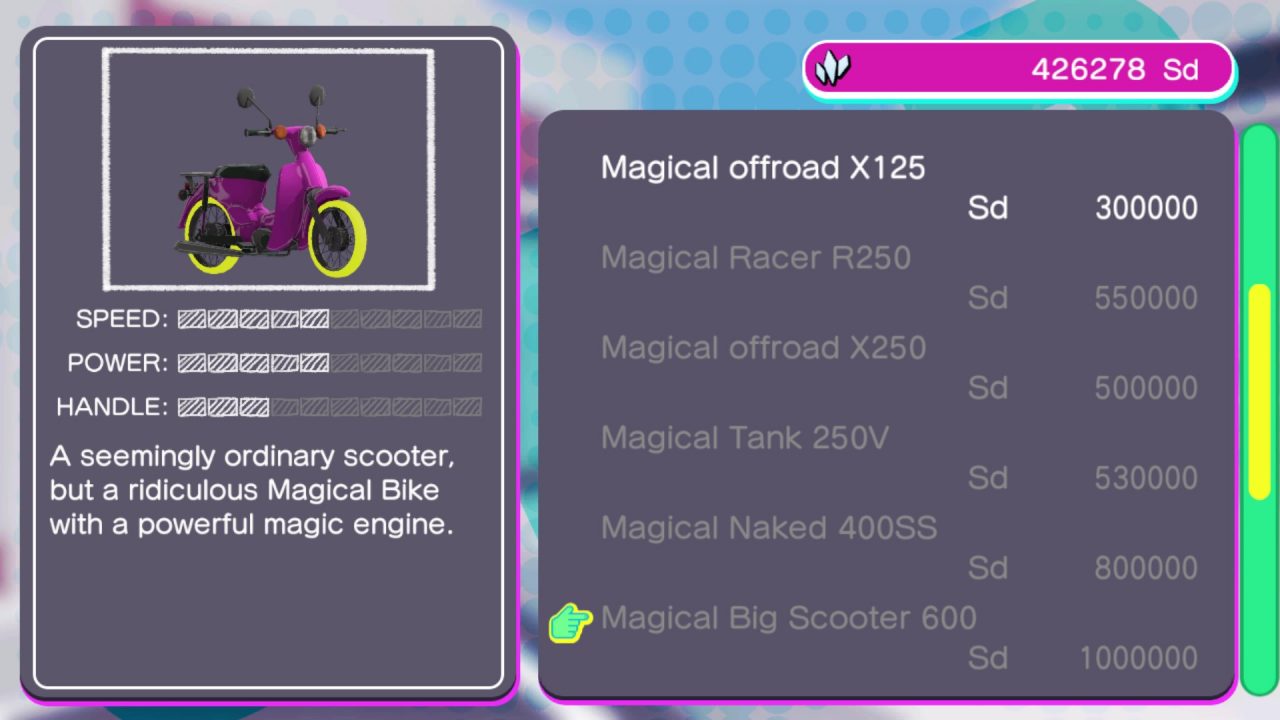Click the yellow scrollbar handle

pyautogui.click(x=1259, y=392)
